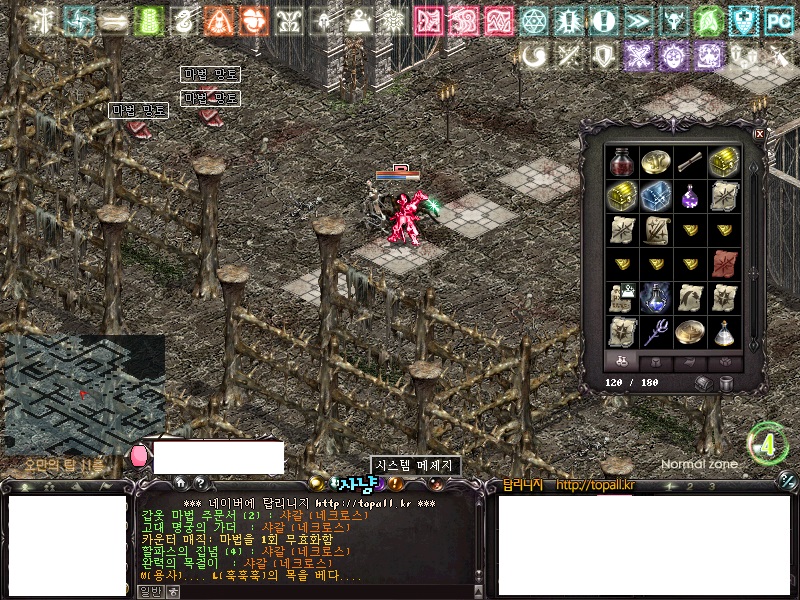Open the minimap

tap(84, 394)
